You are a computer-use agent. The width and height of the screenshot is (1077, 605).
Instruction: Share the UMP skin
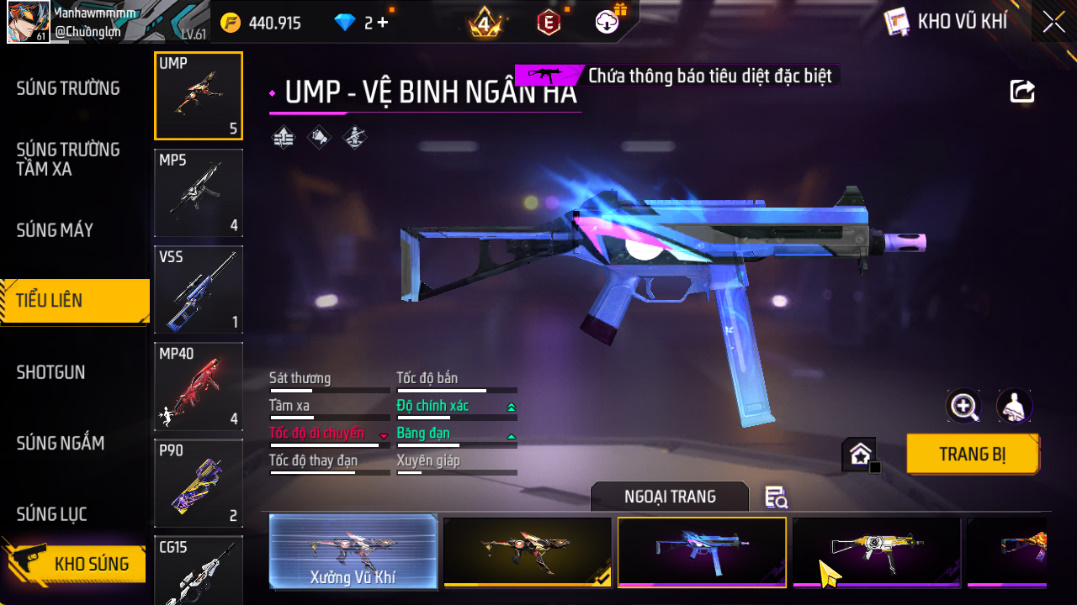1022,92
